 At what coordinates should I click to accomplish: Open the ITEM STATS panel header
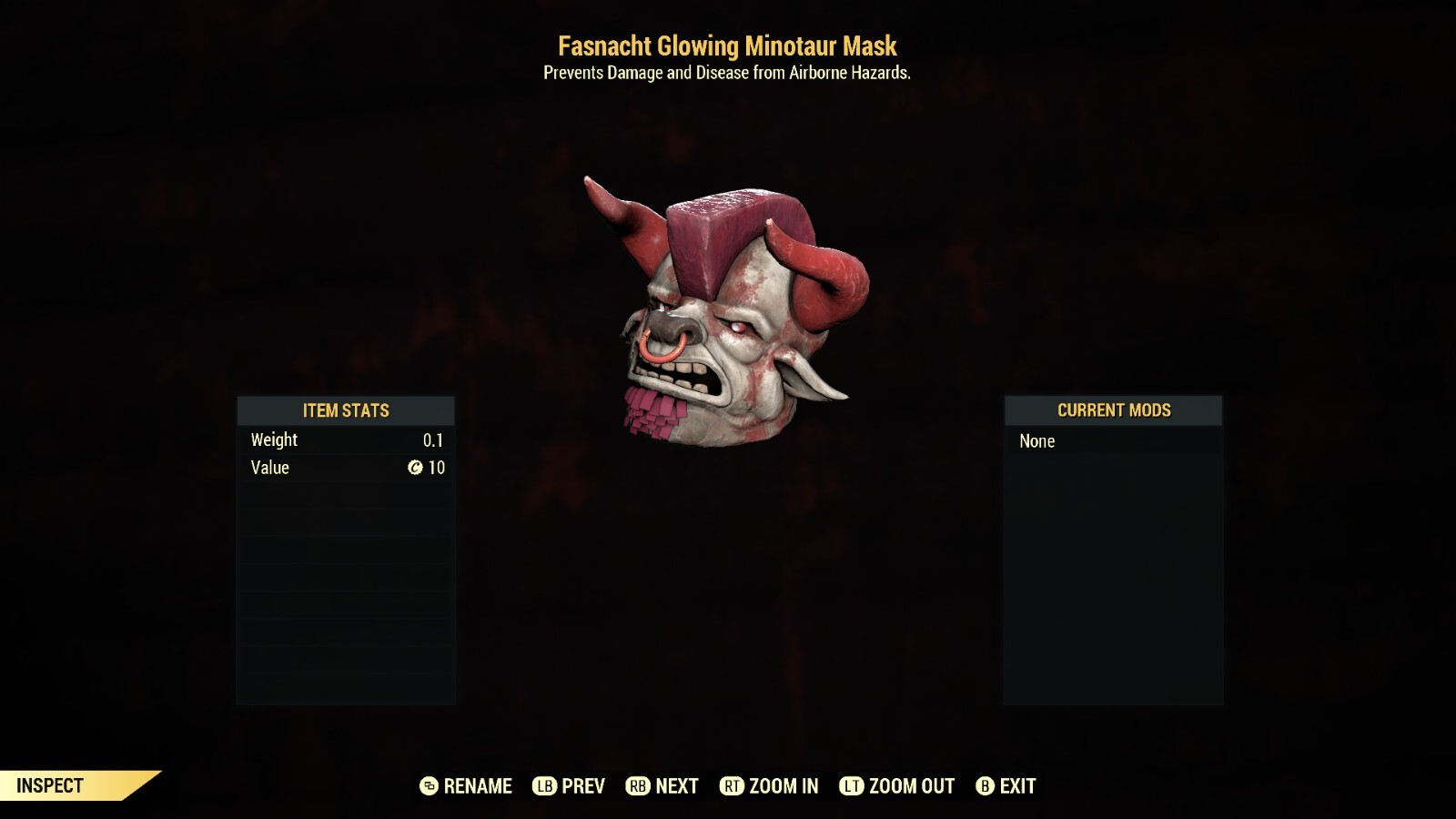pos(347,410)
